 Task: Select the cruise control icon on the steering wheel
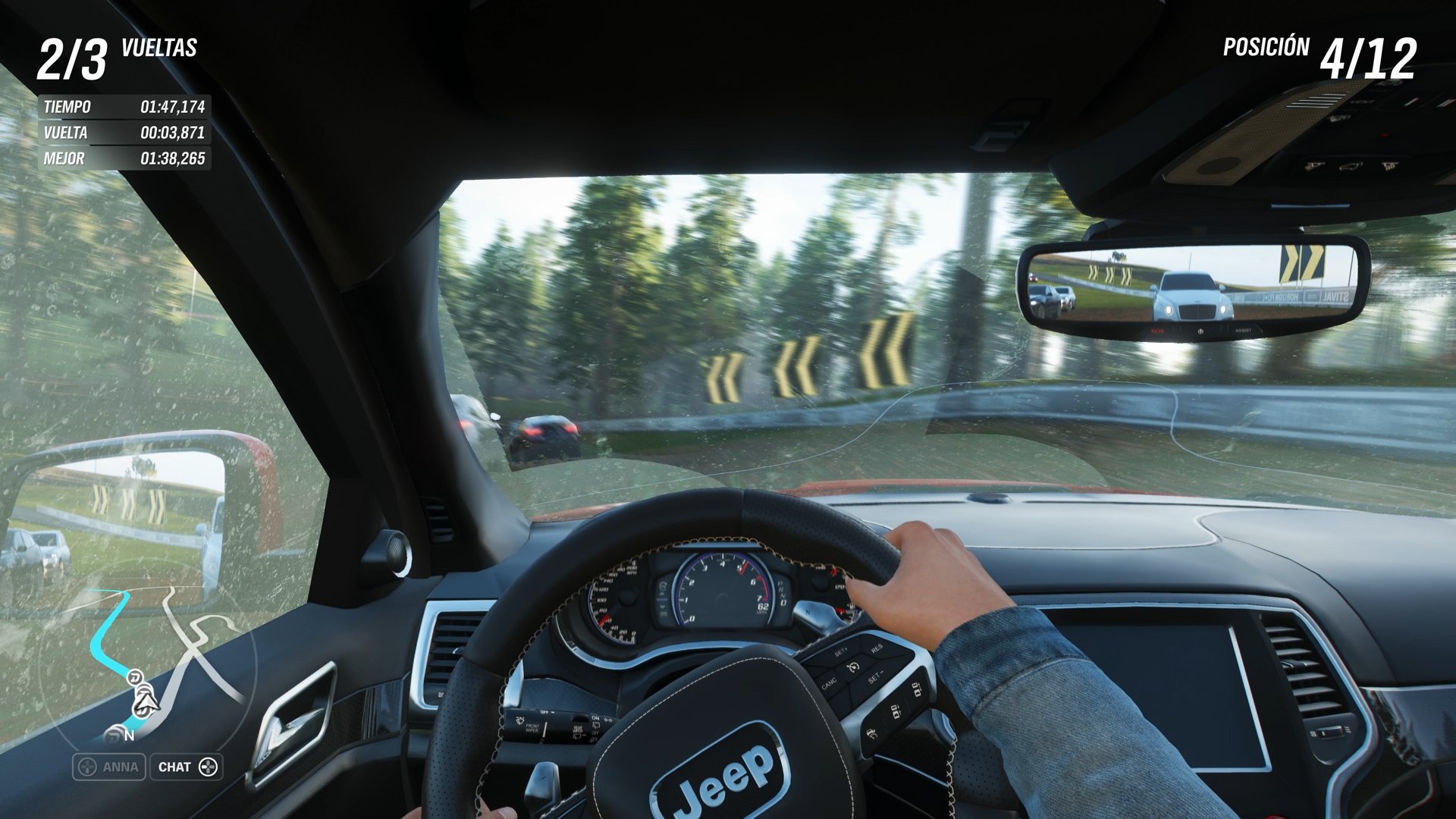tap(853, 667)
